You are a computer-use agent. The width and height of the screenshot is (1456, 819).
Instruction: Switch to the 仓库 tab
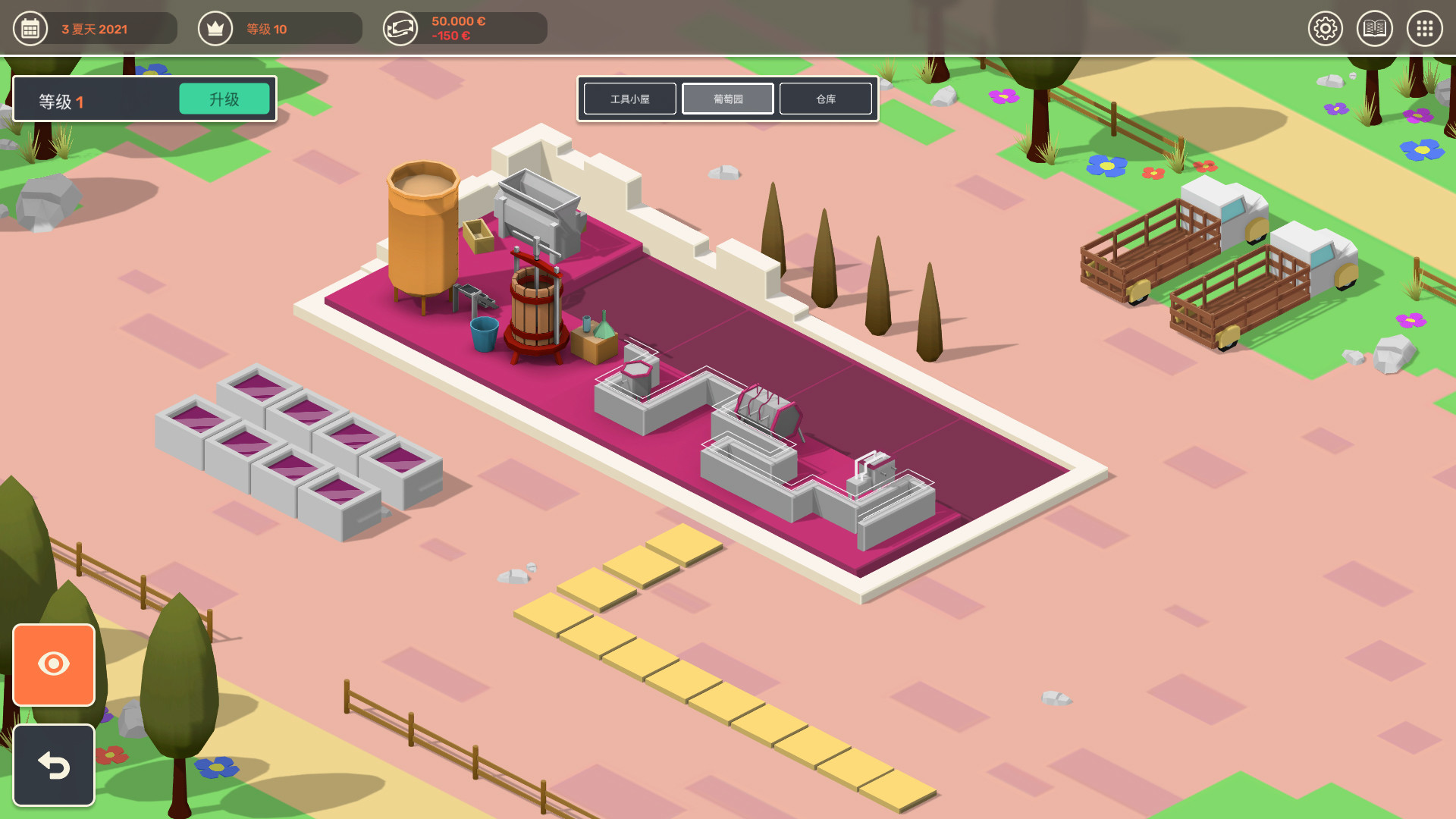pos(826,98)
